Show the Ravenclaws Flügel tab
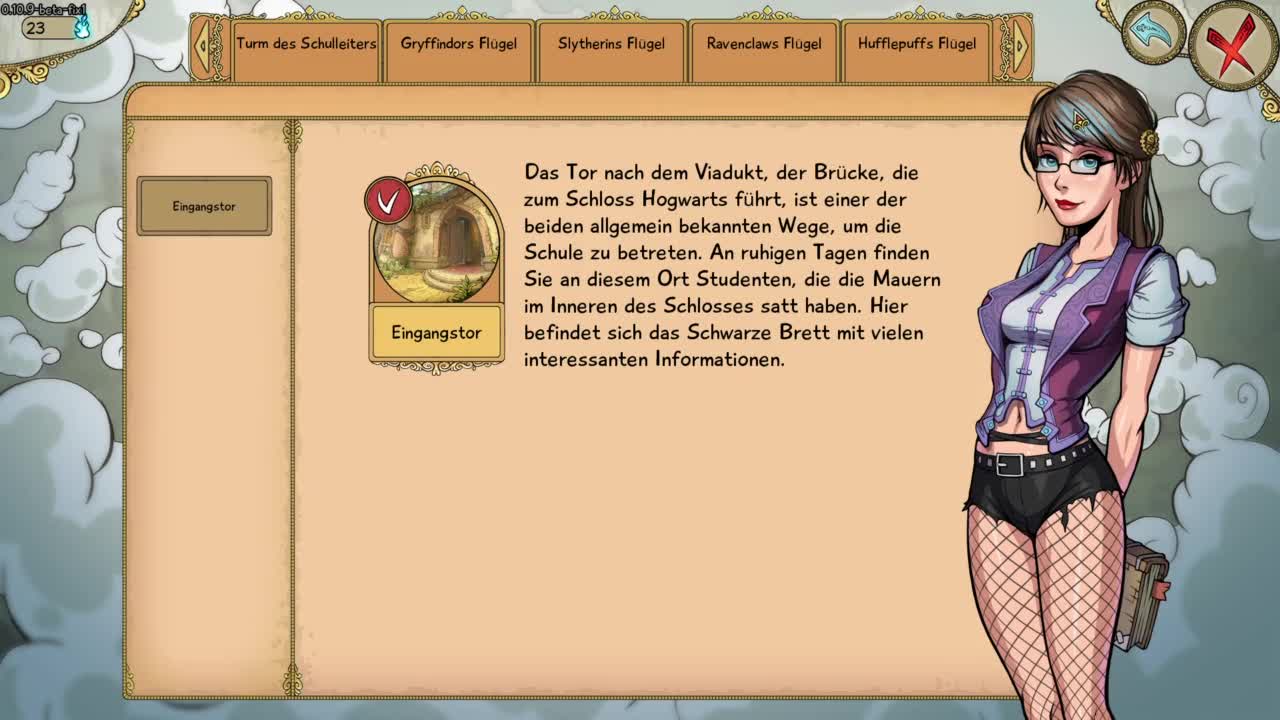This screenshot has width=1280, height=720. (764, 44)
